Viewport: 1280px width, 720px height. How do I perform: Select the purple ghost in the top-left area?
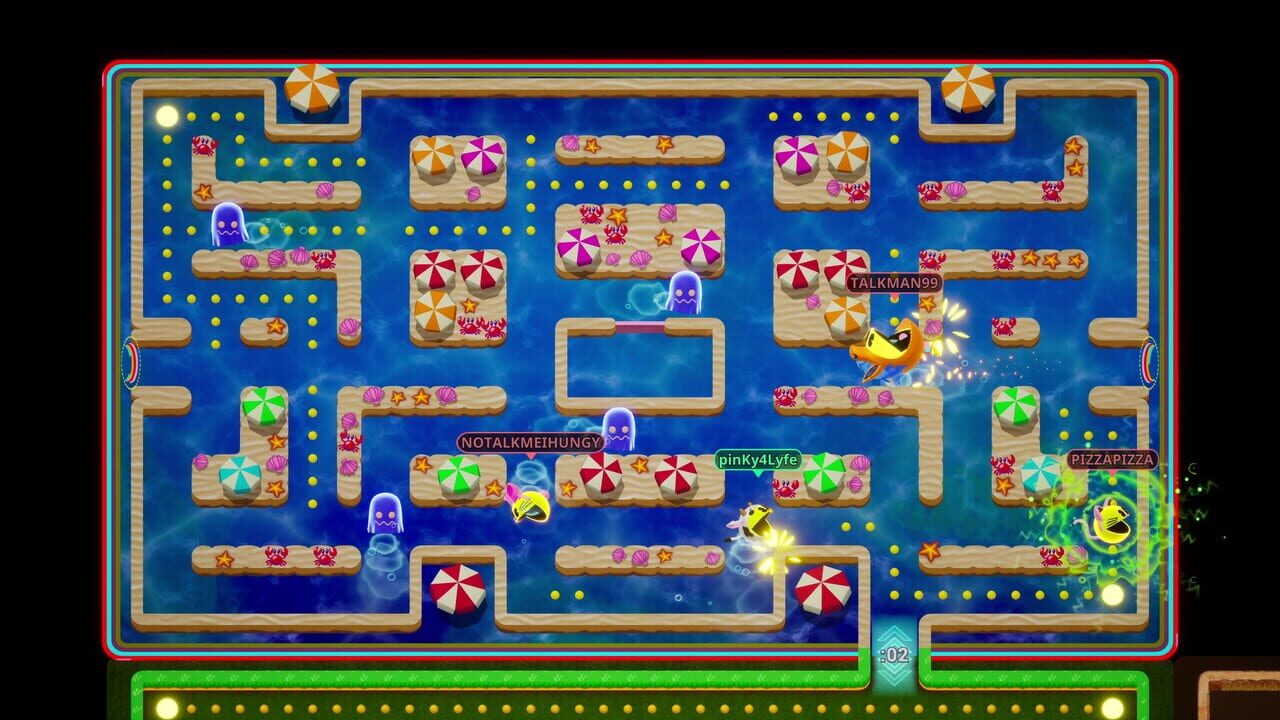[x=230, y=225]
